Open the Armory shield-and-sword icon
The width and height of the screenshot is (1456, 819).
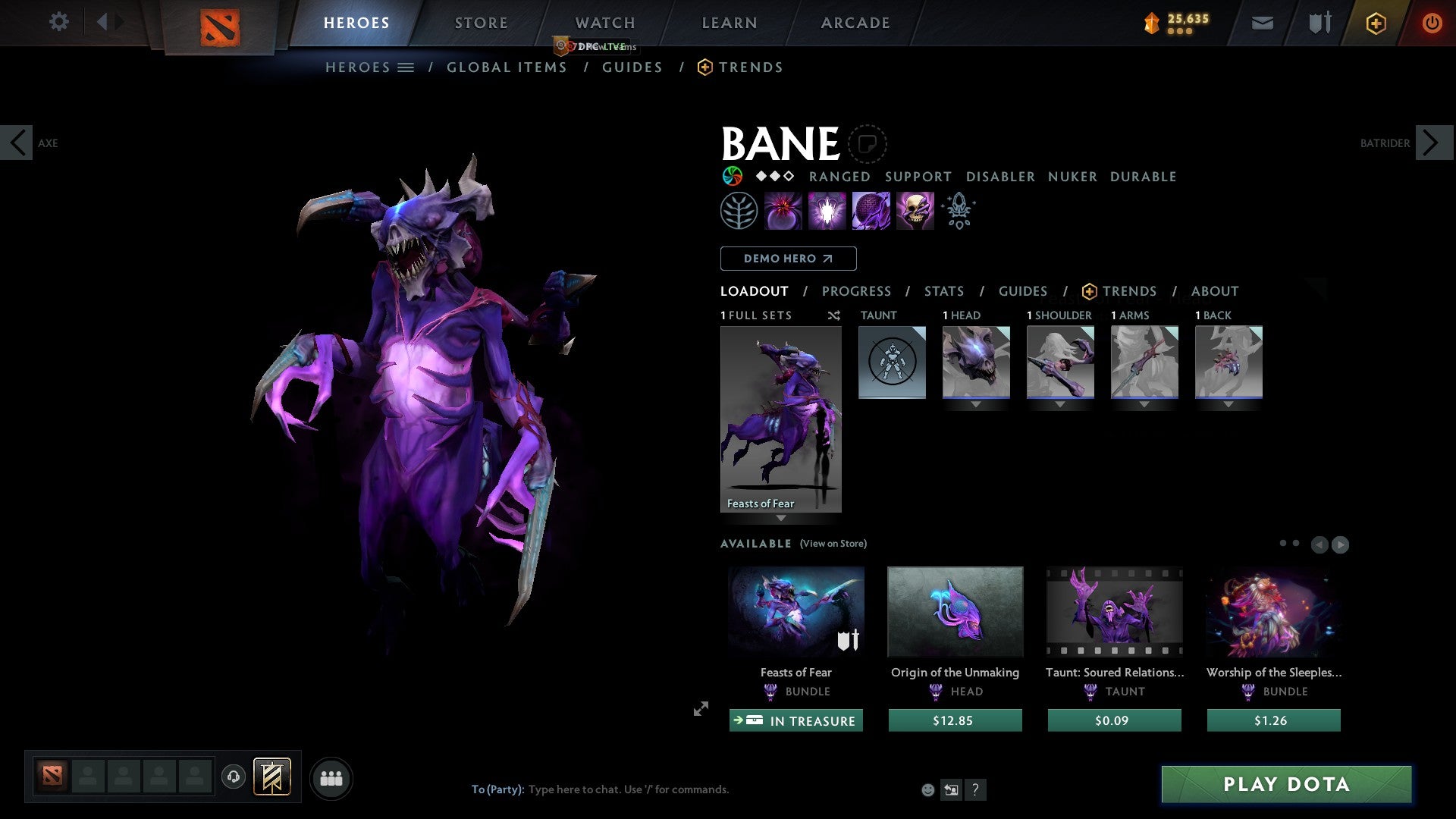pyautogui.click(x=1318, y=23)
